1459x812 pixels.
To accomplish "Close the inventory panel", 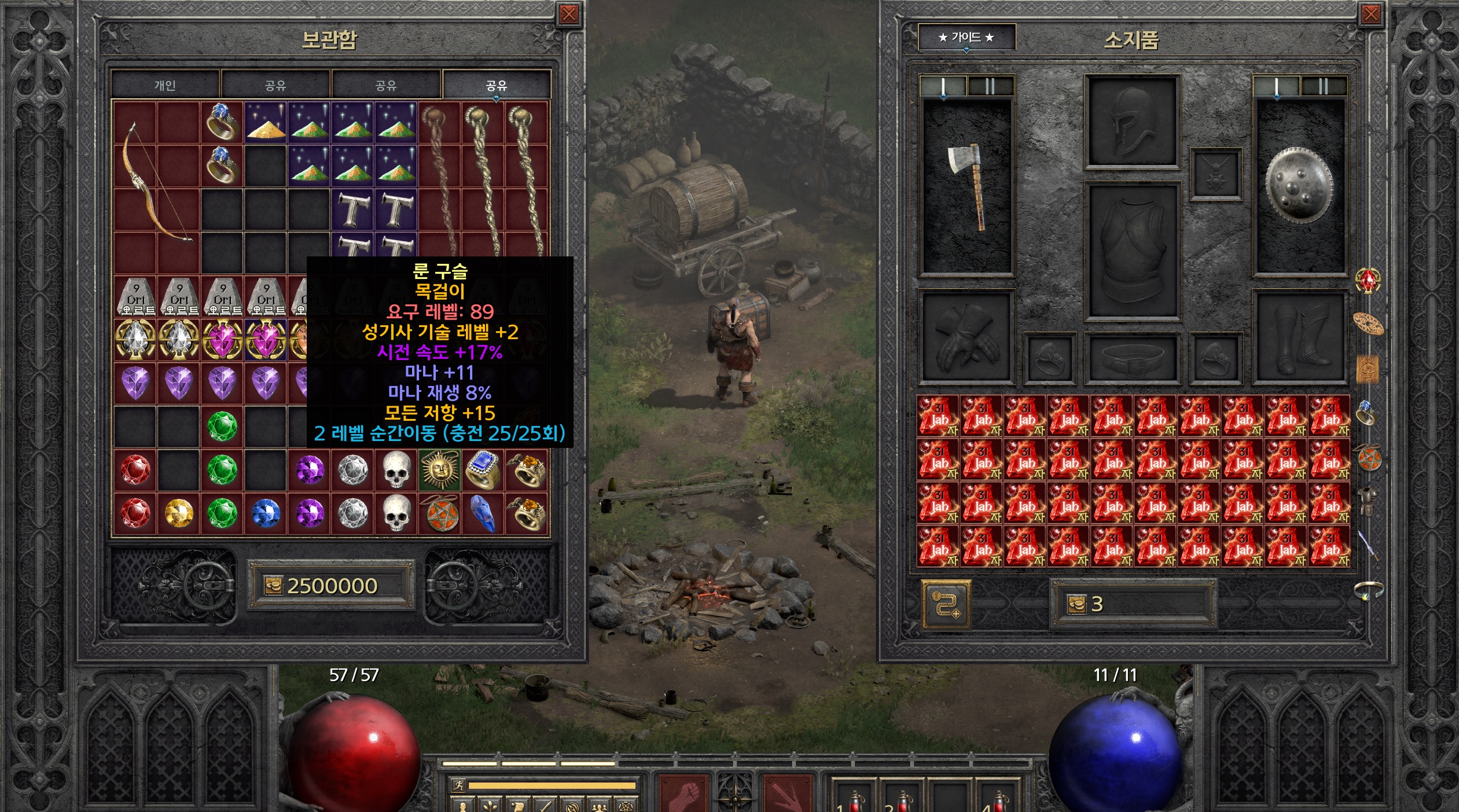I will click(1370, 14).
